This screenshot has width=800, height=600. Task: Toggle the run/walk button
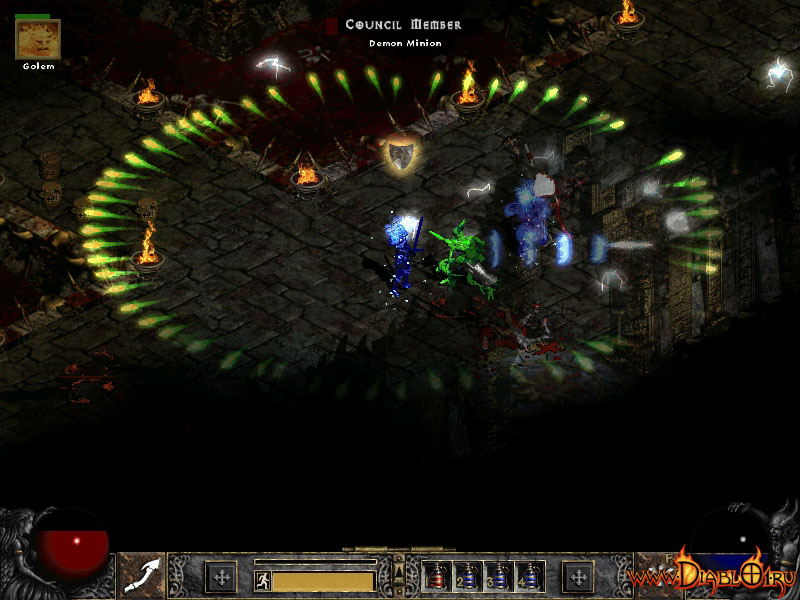click(x=262, y=580)
